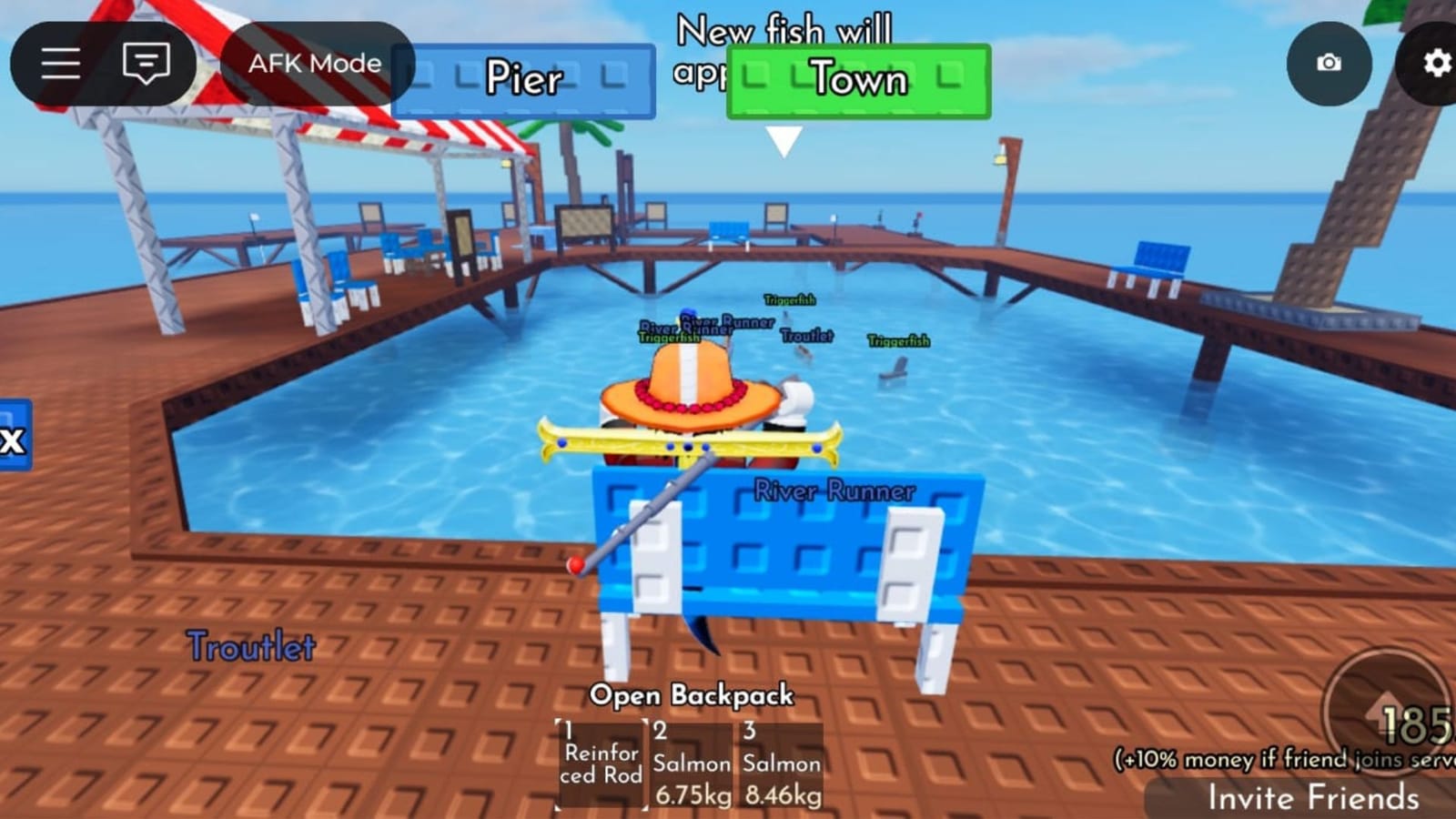This screenshot has height=819, width=1456.
Task: Open the settings gear icon
Action: click(1438, 64)
